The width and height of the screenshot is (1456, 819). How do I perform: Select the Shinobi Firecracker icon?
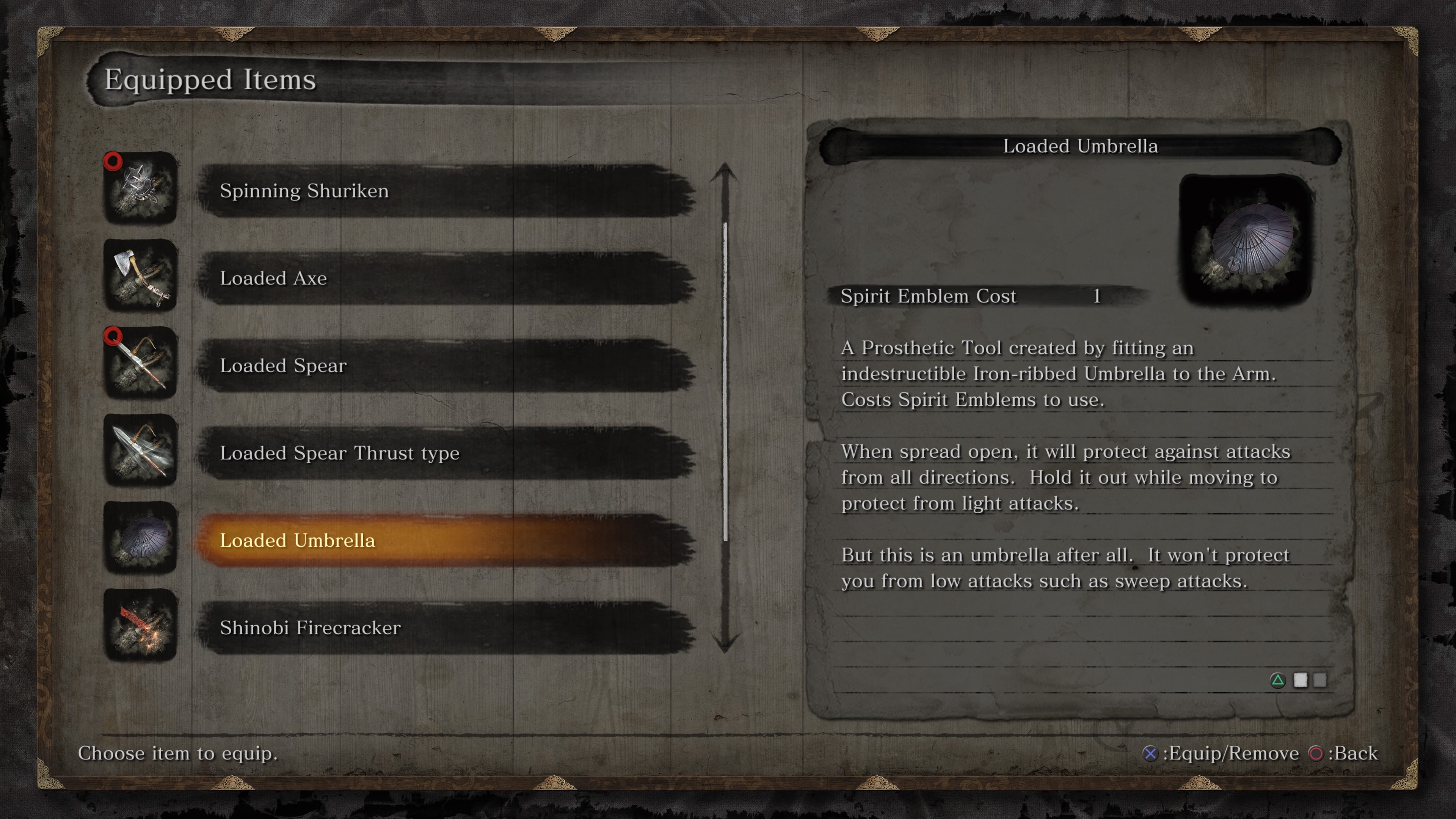point(141,624)
